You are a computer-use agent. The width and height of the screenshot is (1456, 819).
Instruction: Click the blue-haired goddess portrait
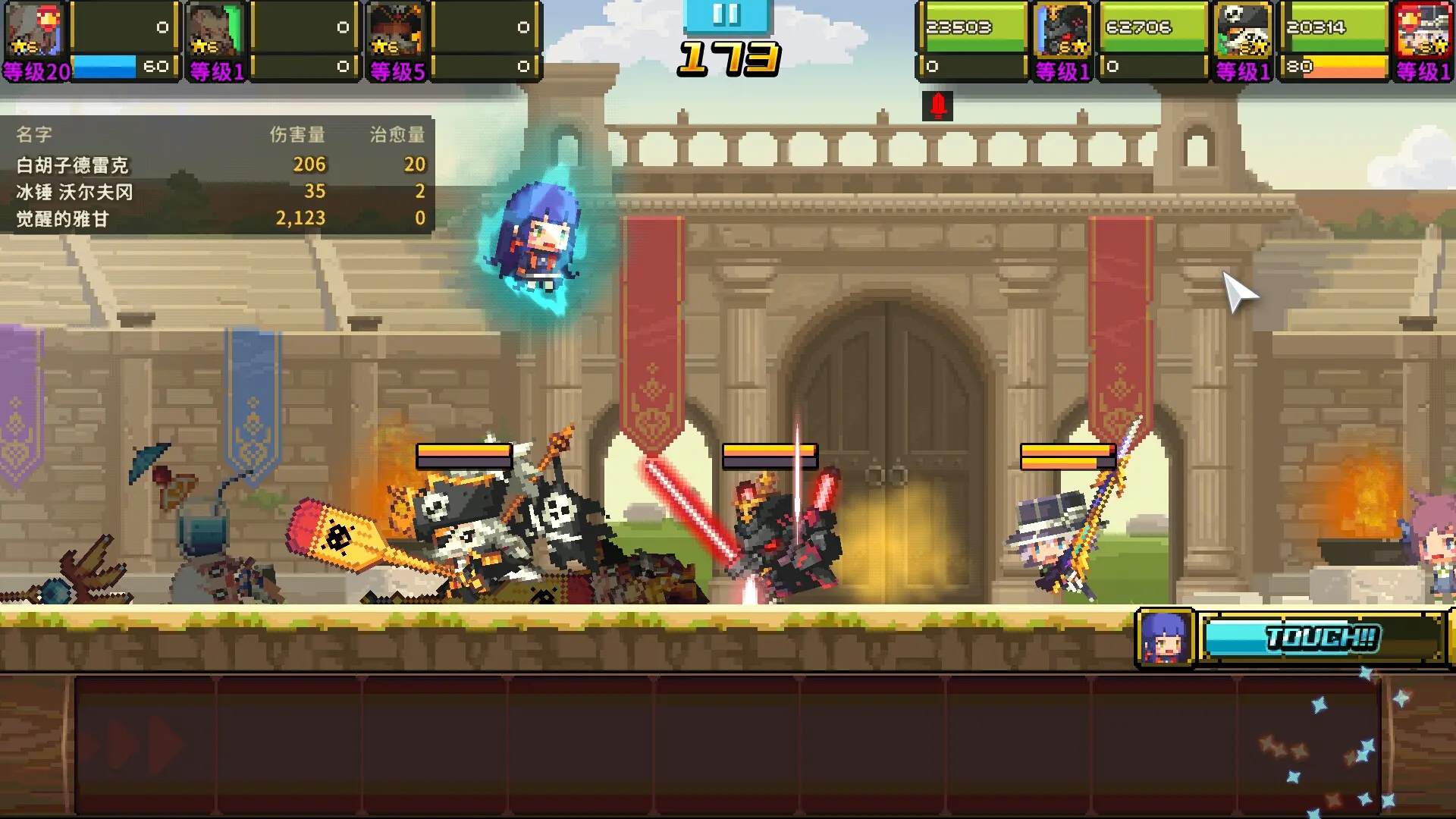point(1165,638)
